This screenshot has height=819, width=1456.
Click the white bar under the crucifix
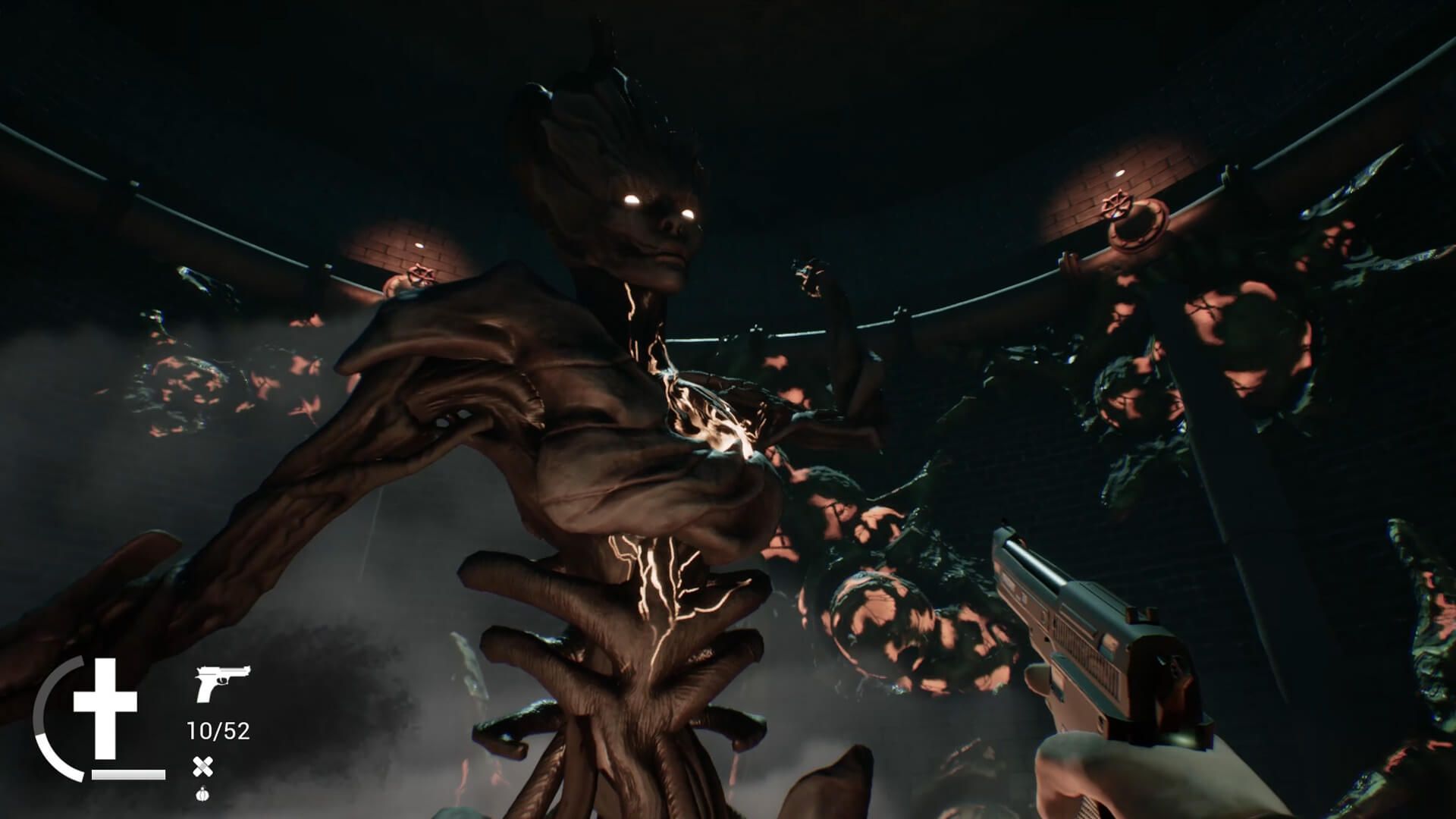127,775
